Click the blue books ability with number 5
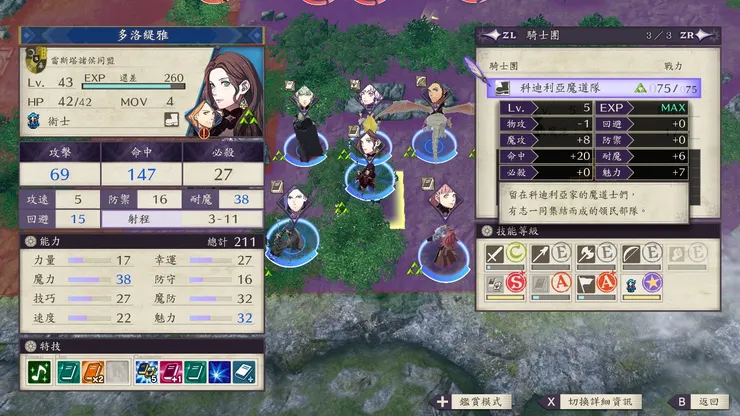The height and width of the screenshot is (416, 740). click(x=145, y=373)
